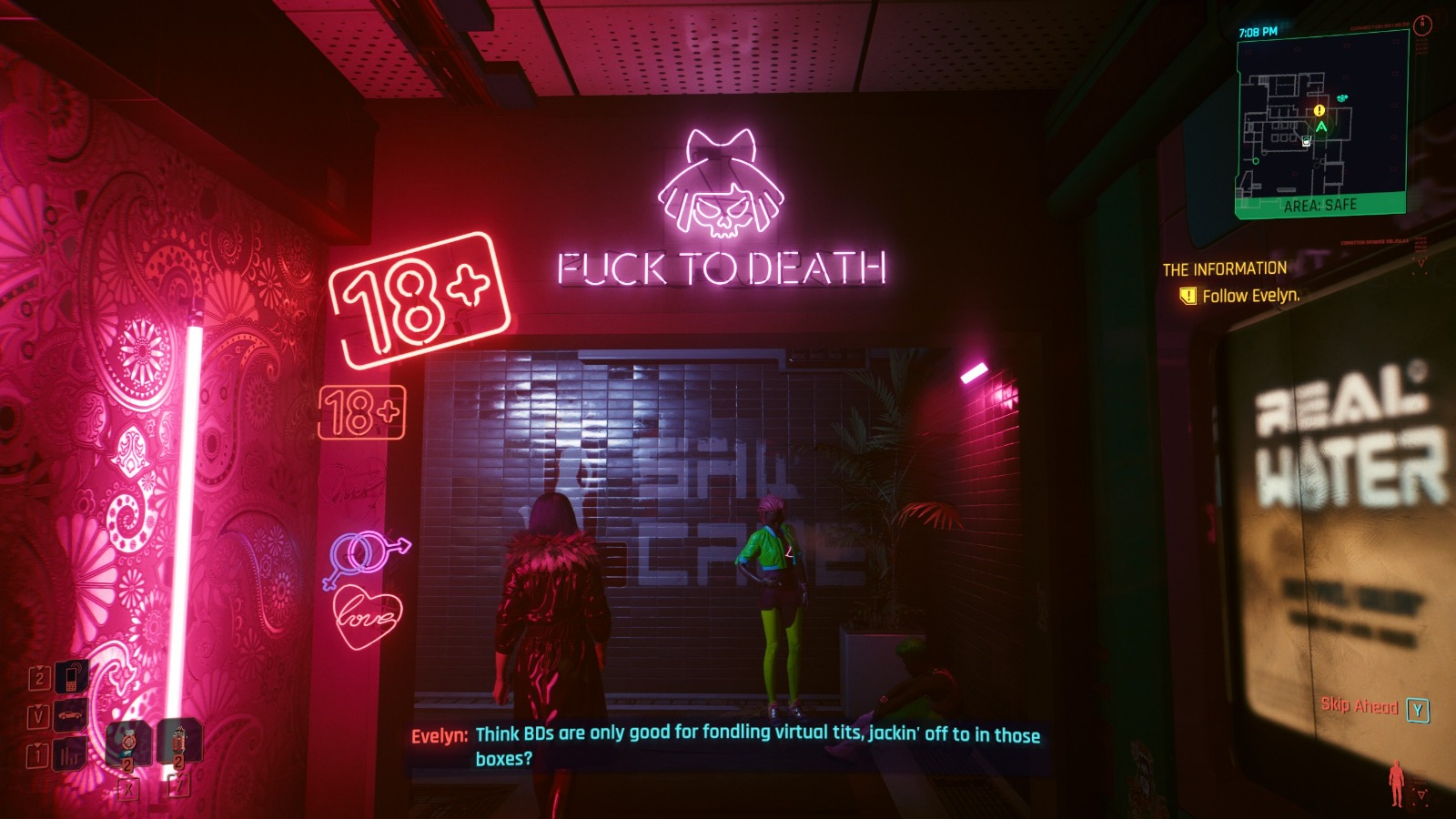Image resolution: width=1456 pixels, height=819 pixels.
Task: Open the minimap
Action: pyautogui.click(x=1321, y=124)
